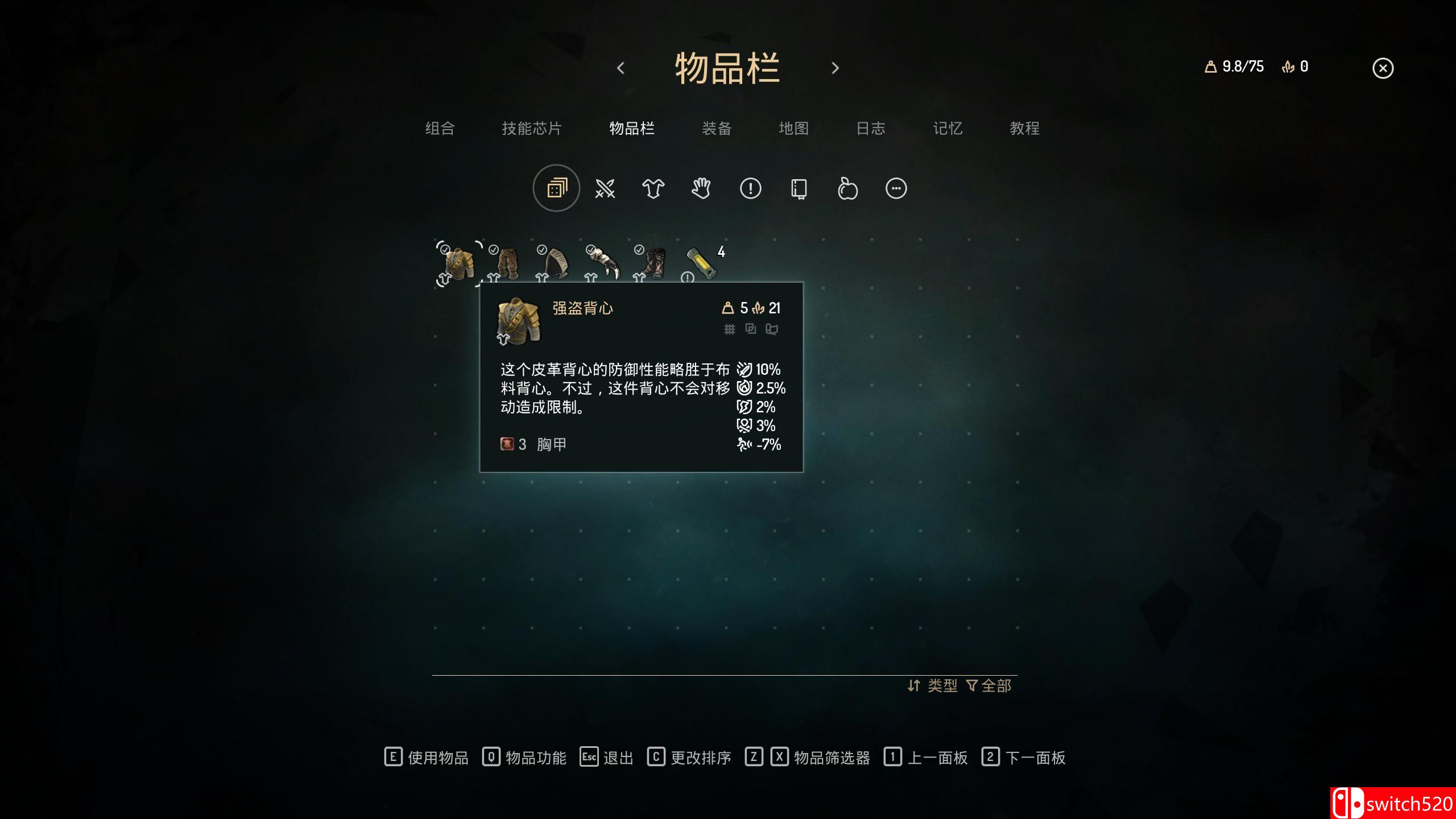1456x819 pixels.
Task: Switch to the 装备 tab
Action: click(716, 129)
